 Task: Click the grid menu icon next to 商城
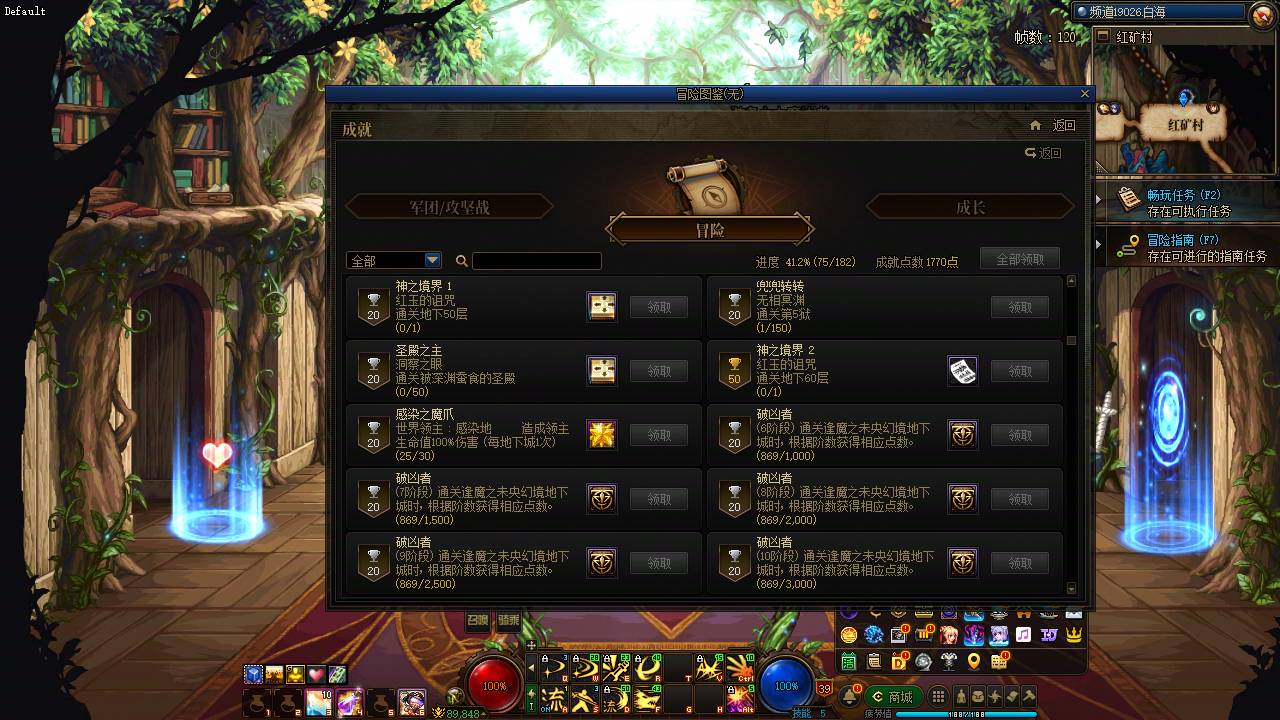[x=938, y=696]
